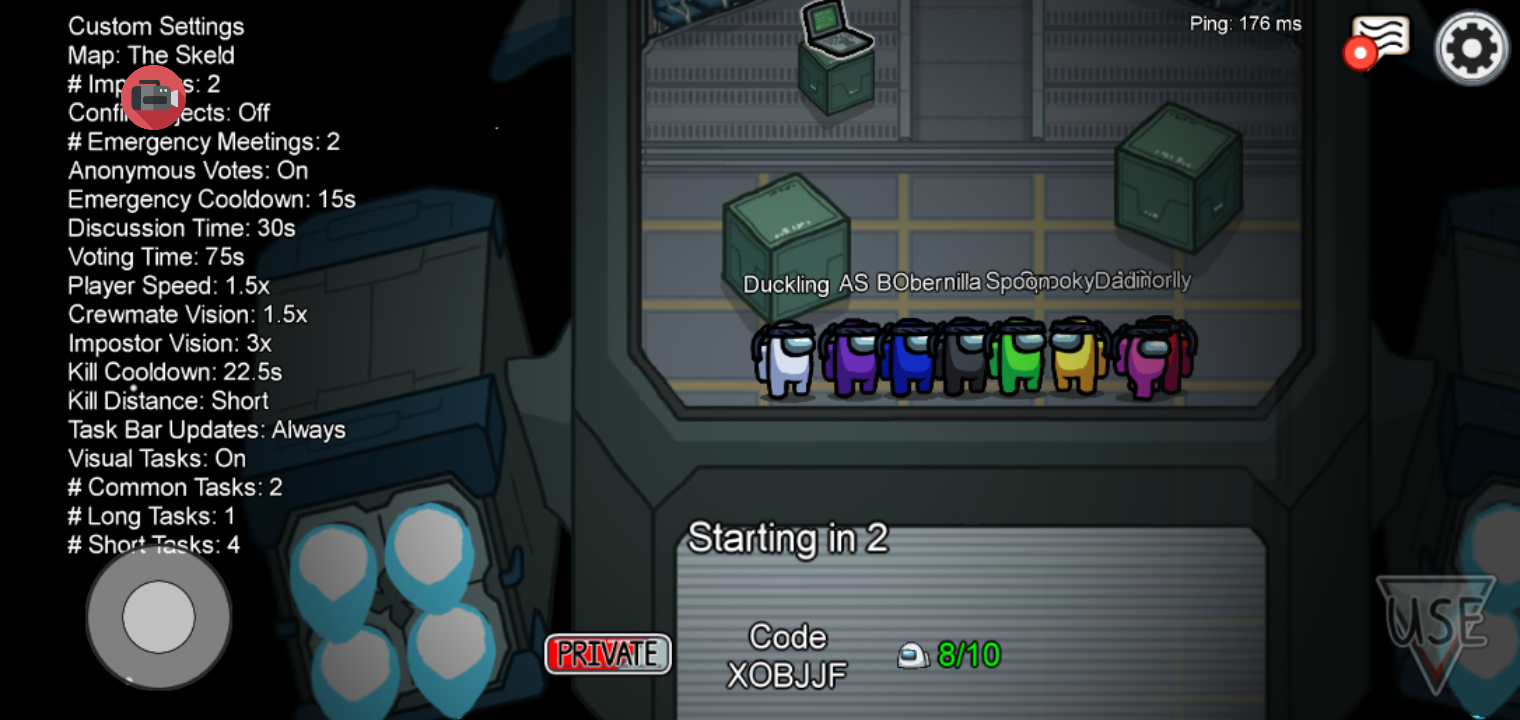
Task: Open the chat speech bubble
Action: pyautogui.click(x=1380, y=40)
